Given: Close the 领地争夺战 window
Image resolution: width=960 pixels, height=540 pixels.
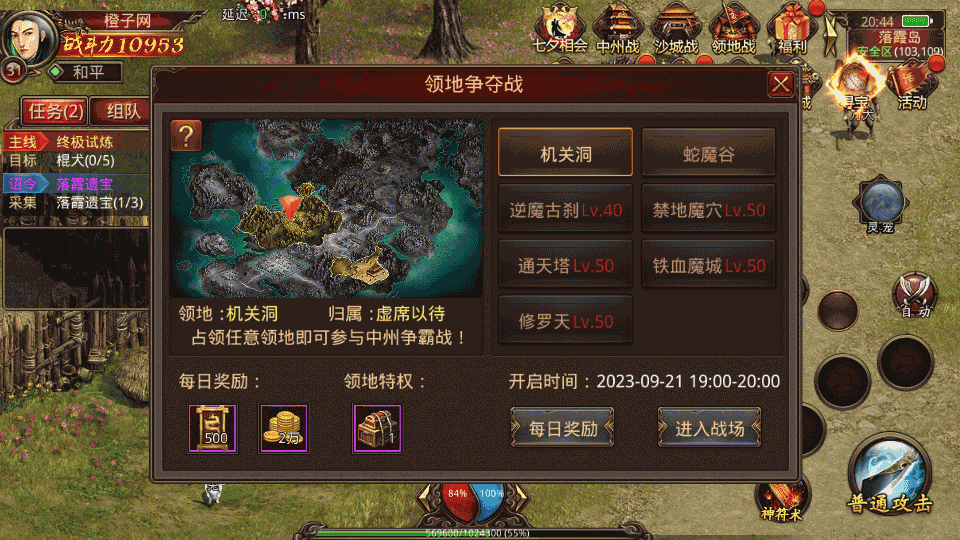Looking at the screenshot, I should click(x=780, y=85).
